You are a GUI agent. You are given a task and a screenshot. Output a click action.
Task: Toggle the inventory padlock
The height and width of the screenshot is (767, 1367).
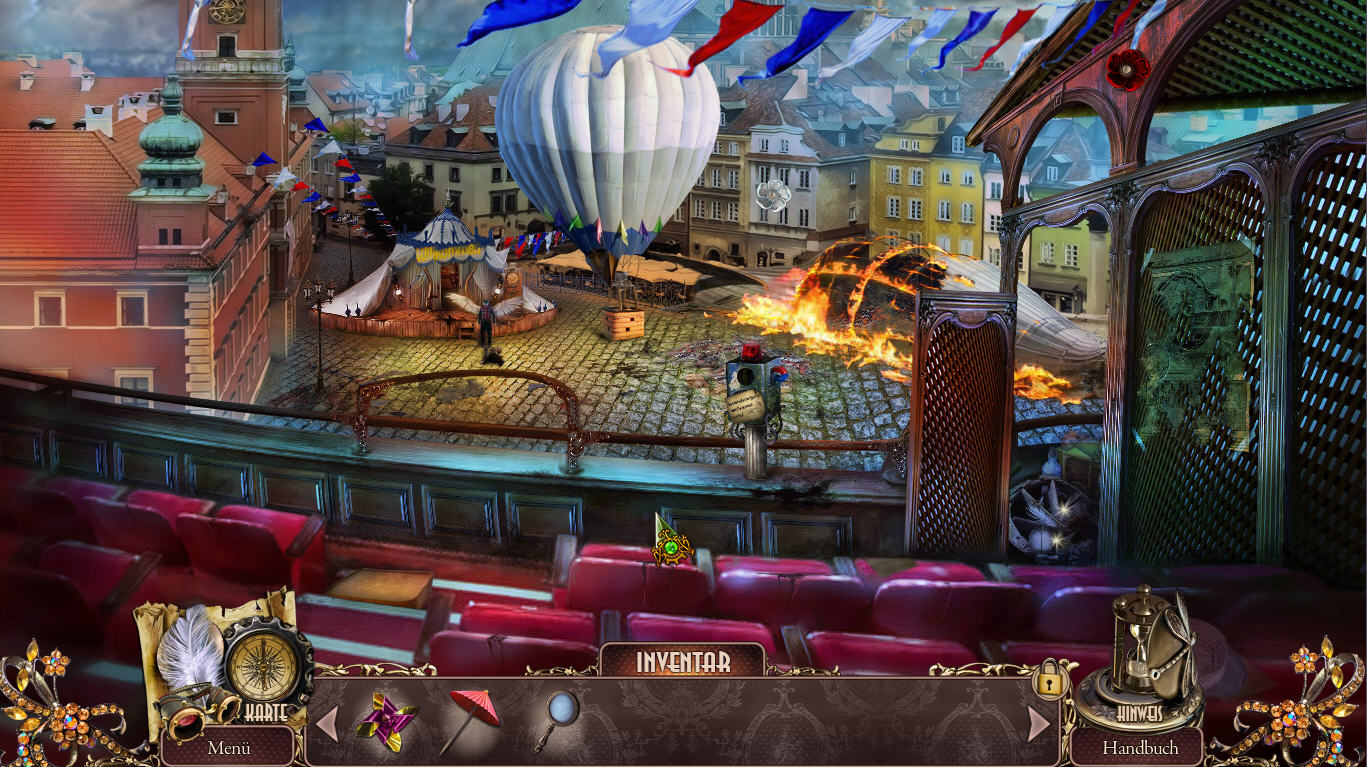(x=1049, y=682)
